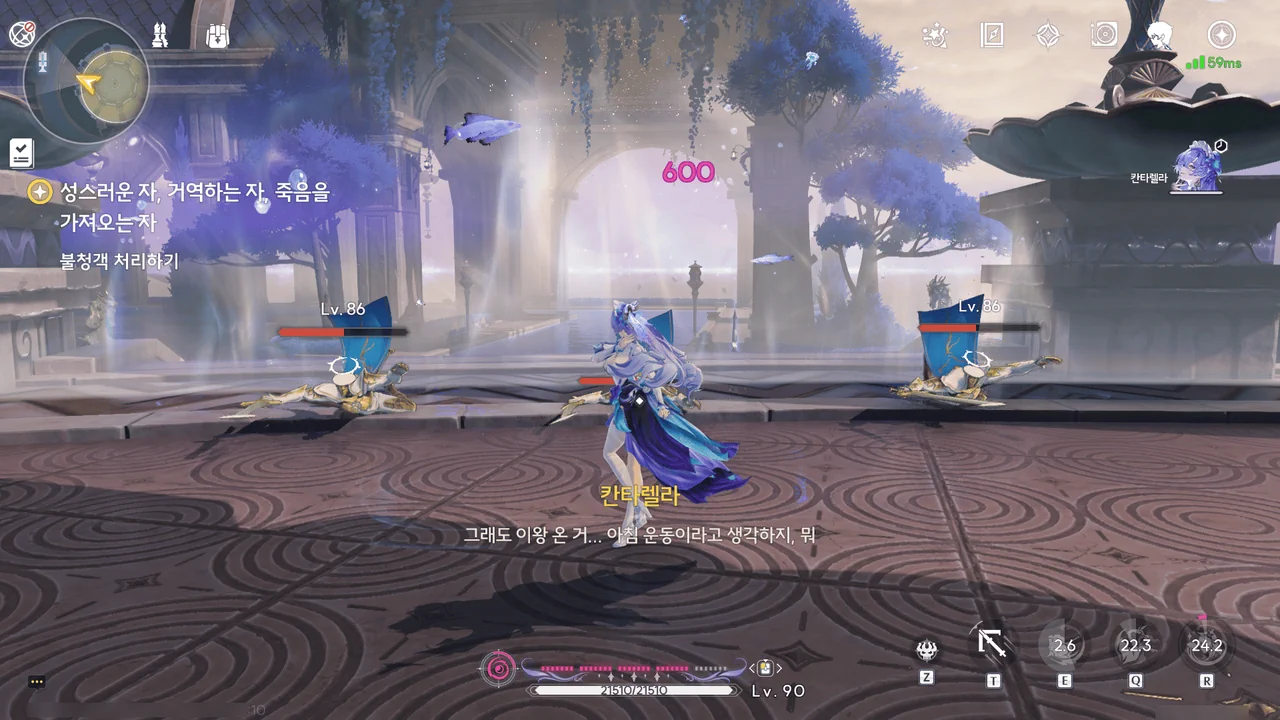This screenshot has width=1280, height=720.
Task: Activate the skill showing 2.6 cooldown
Action: click(1064, 645)
